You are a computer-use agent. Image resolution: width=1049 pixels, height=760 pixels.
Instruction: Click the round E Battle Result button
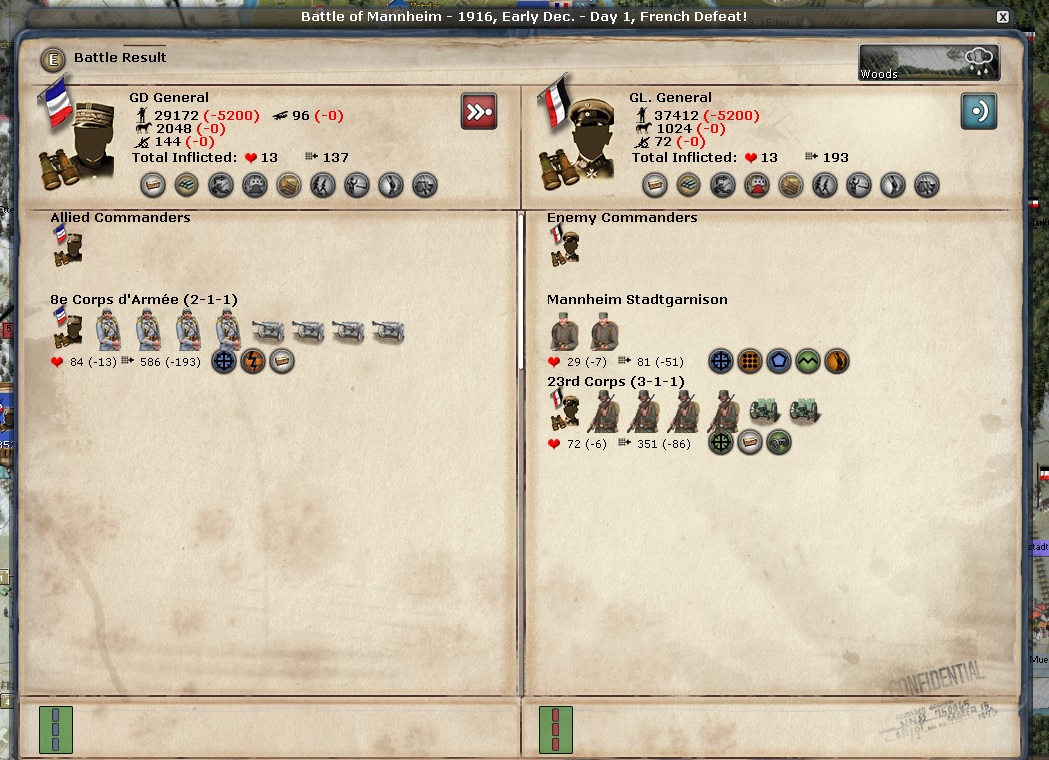pyautogui.click(x=52, y=59)
